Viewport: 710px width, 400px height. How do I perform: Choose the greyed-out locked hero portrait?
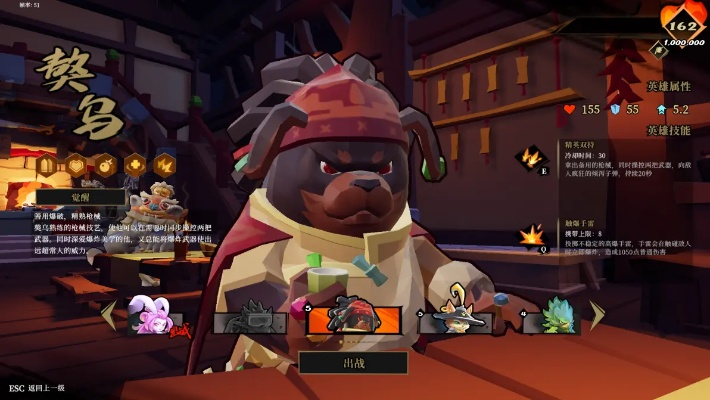click(250, 319)
